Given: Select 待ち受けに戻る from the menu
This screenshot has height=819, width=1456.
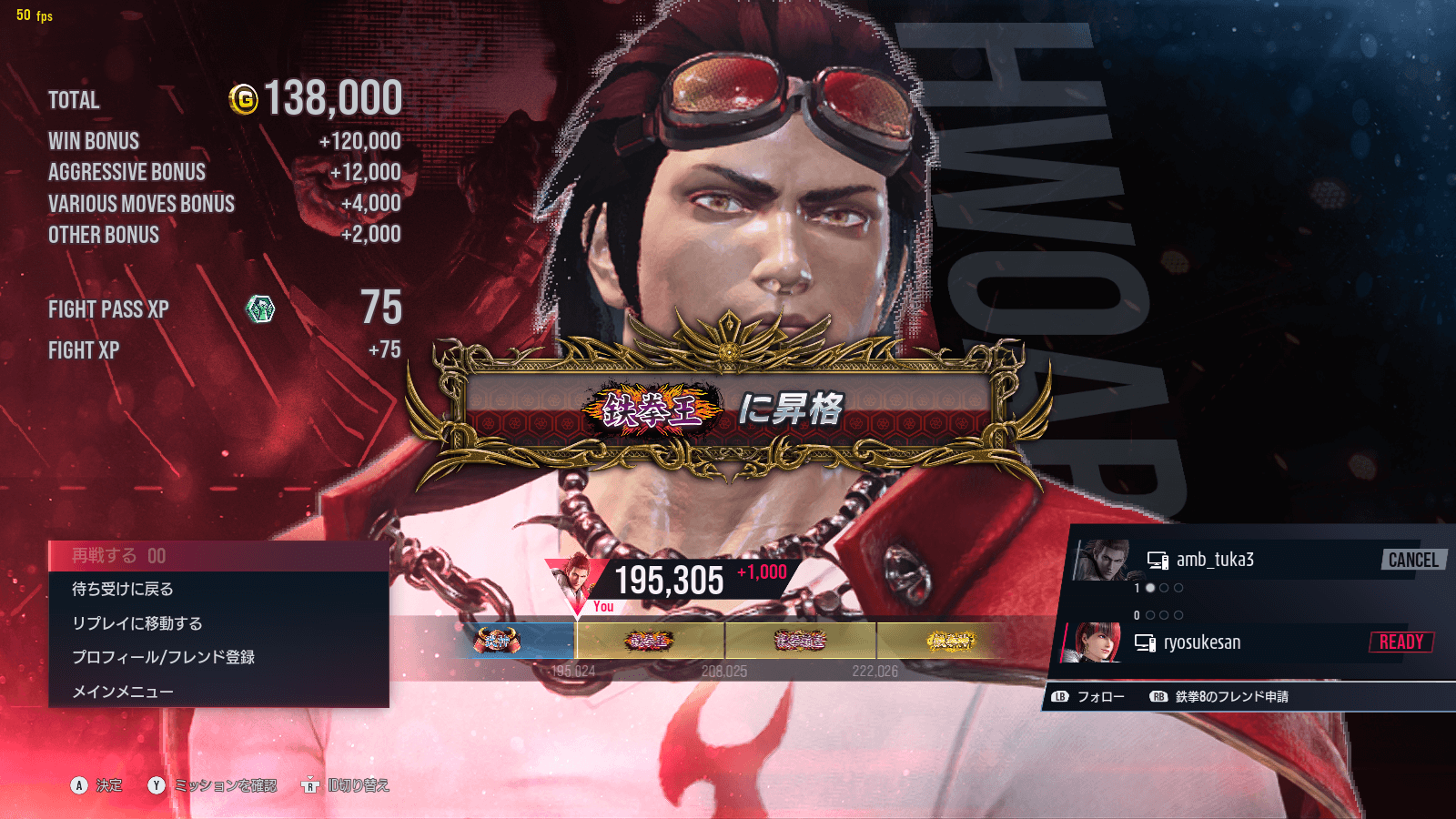Looking at the screenshot, I should point(124,589).
